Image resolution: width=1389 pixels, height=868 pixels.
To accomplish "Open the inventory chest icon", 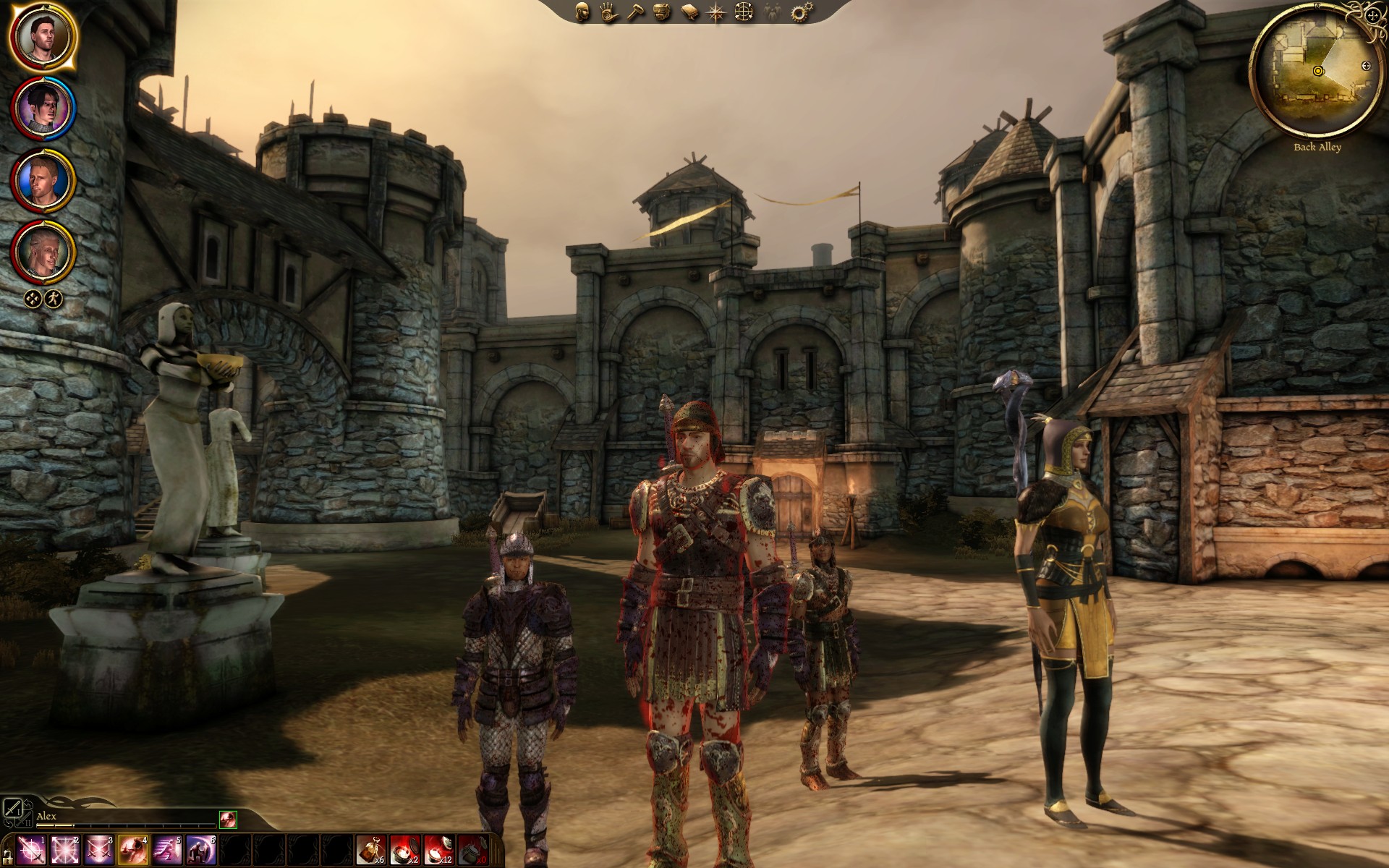I will [660, 12].
